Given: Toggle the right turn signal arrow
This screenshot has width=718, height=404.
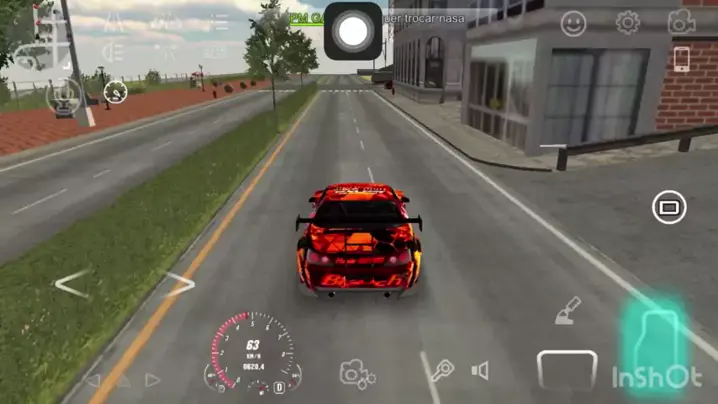Looking at the screenshot, I should [x=153, y=380].
